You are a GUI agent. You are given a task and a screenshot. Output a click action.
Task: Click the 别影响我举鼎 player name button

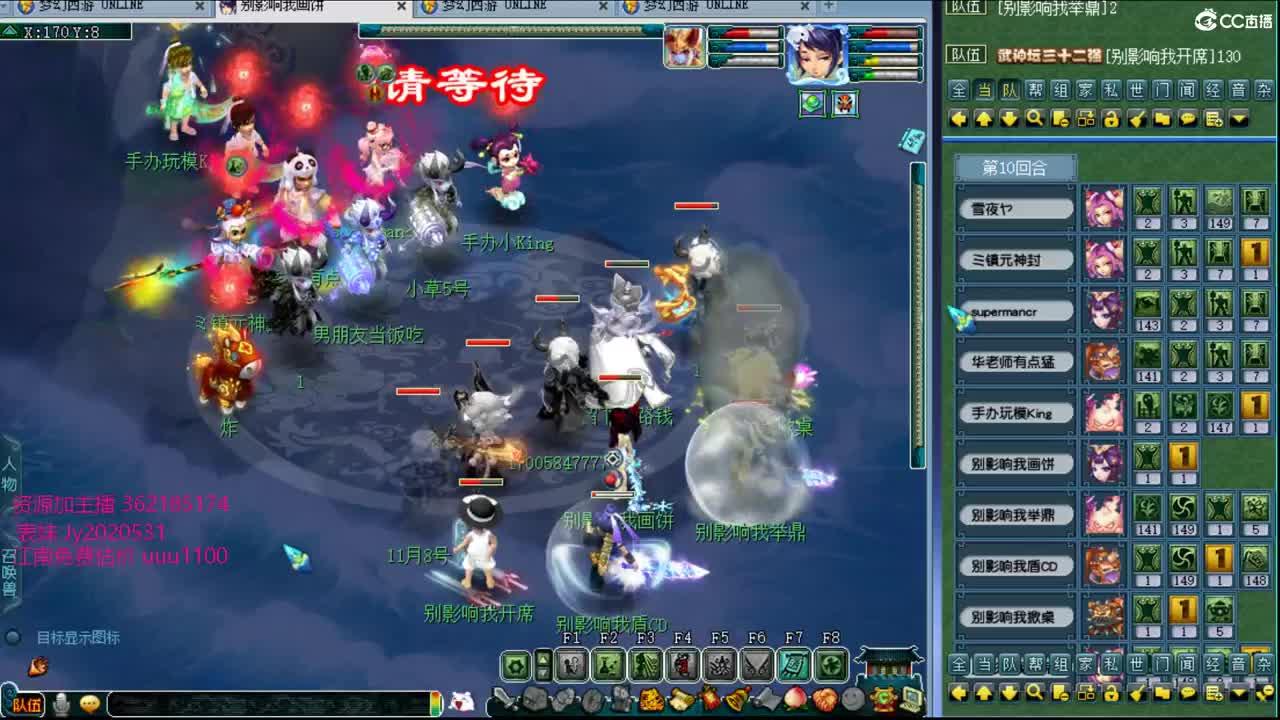1016,516
